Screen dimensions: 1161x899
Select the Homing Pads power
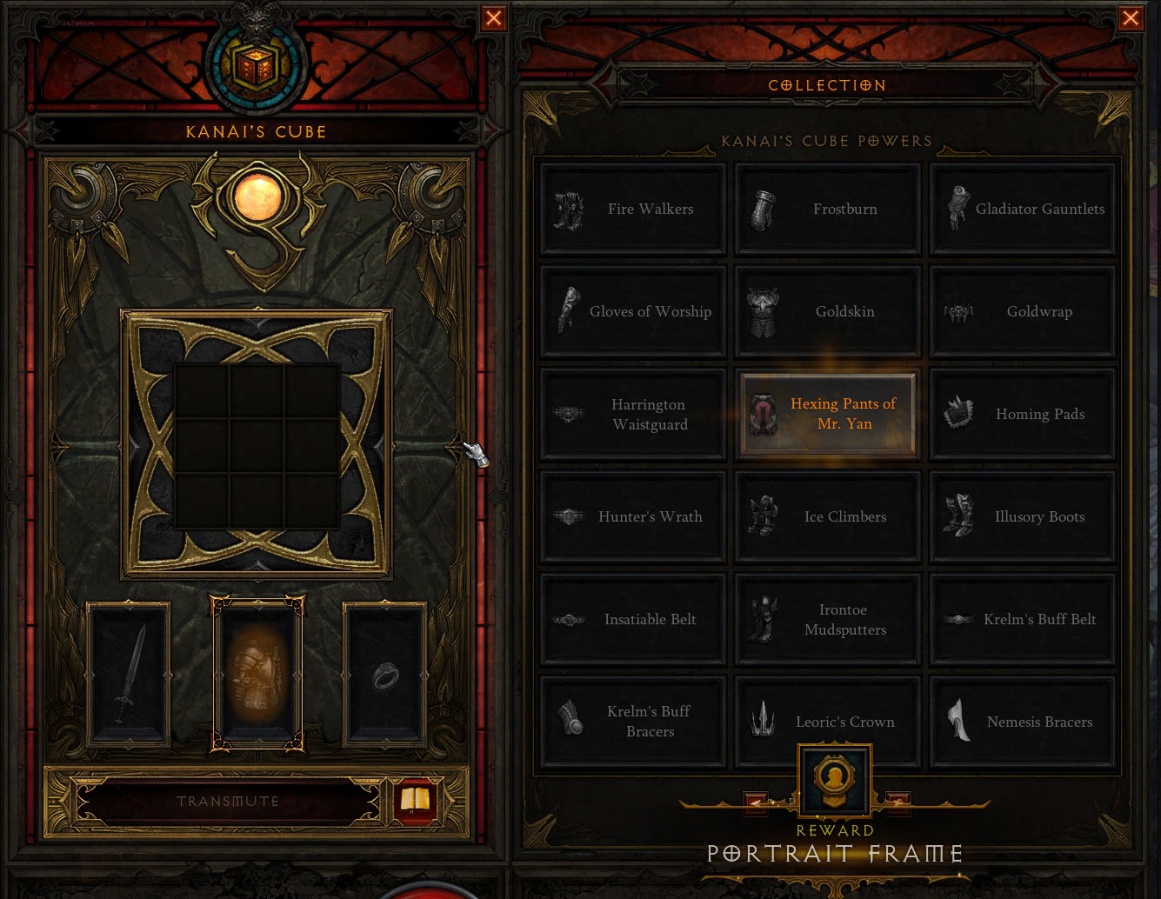[x=1022, y=414]
